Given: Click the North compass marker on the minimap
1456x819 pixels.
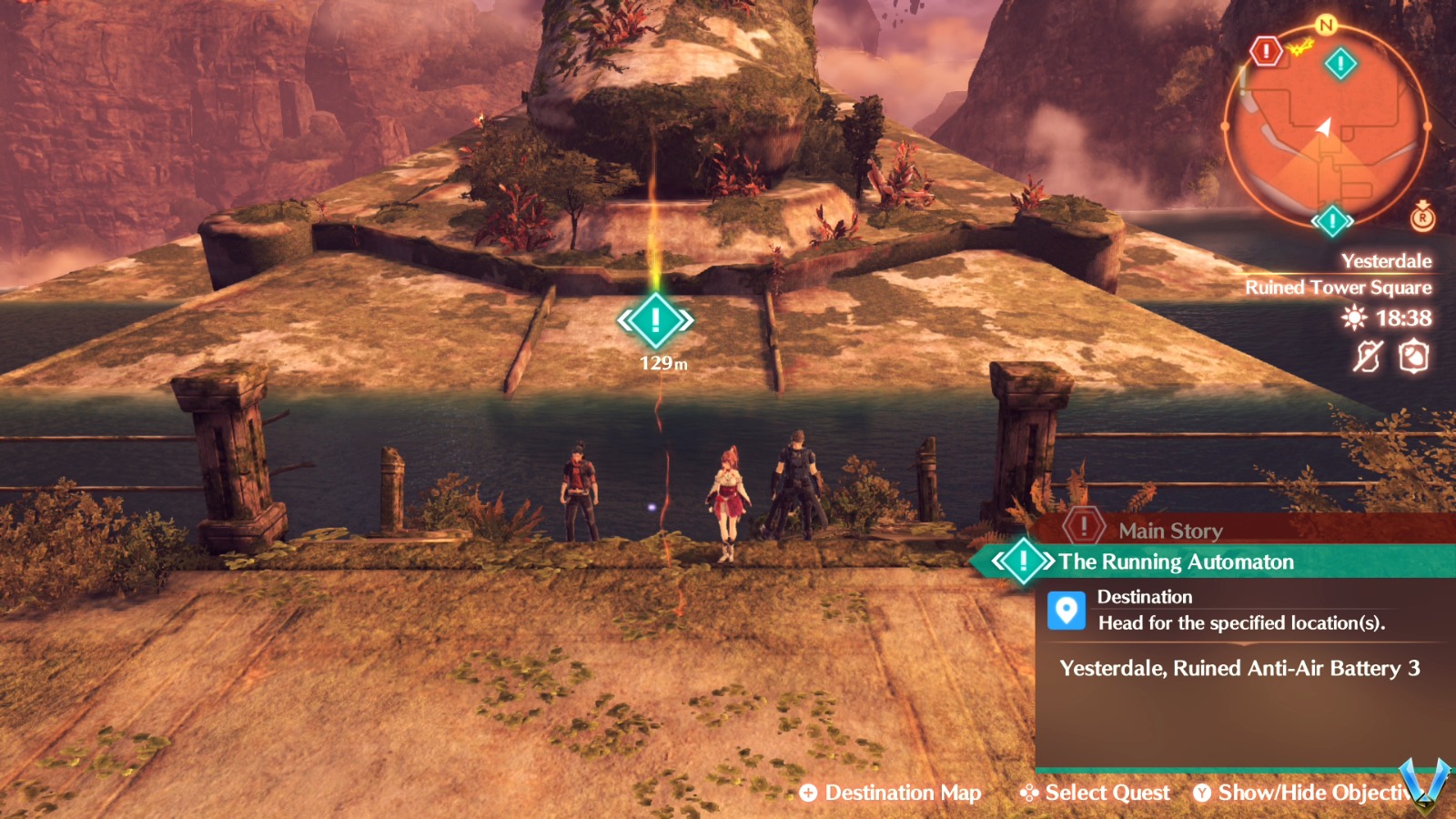Looking at the screenshot, I should 1323,25.
